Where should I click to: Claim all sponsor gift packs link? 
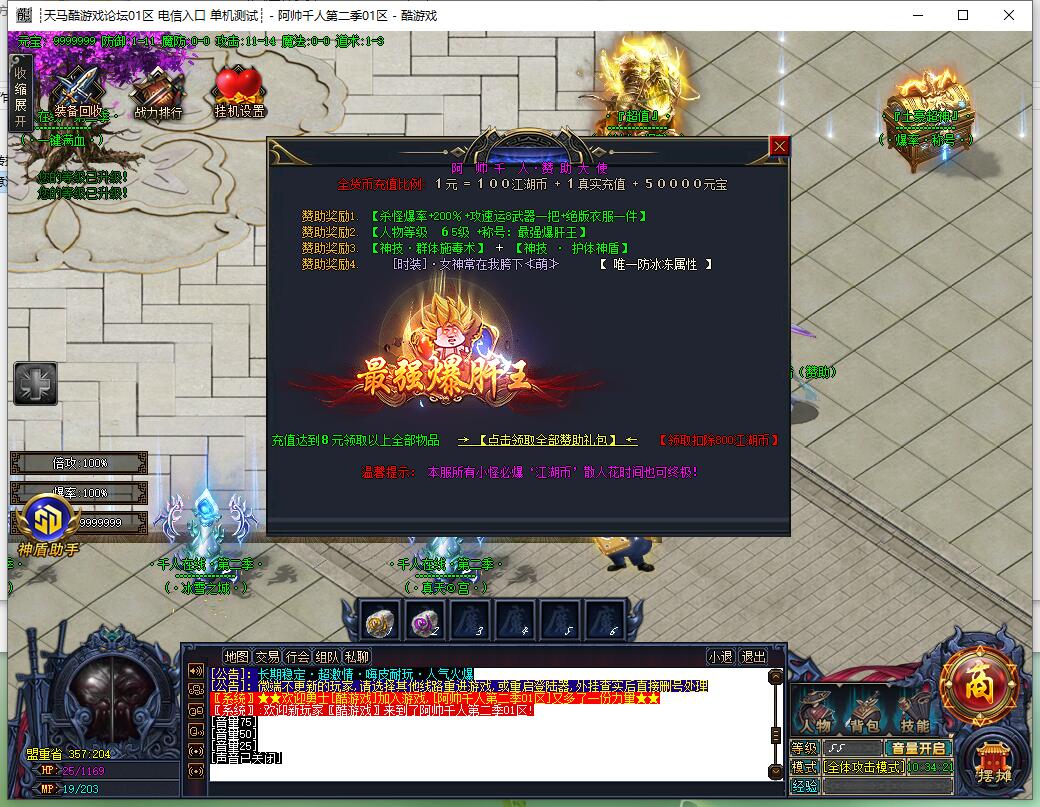click(x=547, y=440)
